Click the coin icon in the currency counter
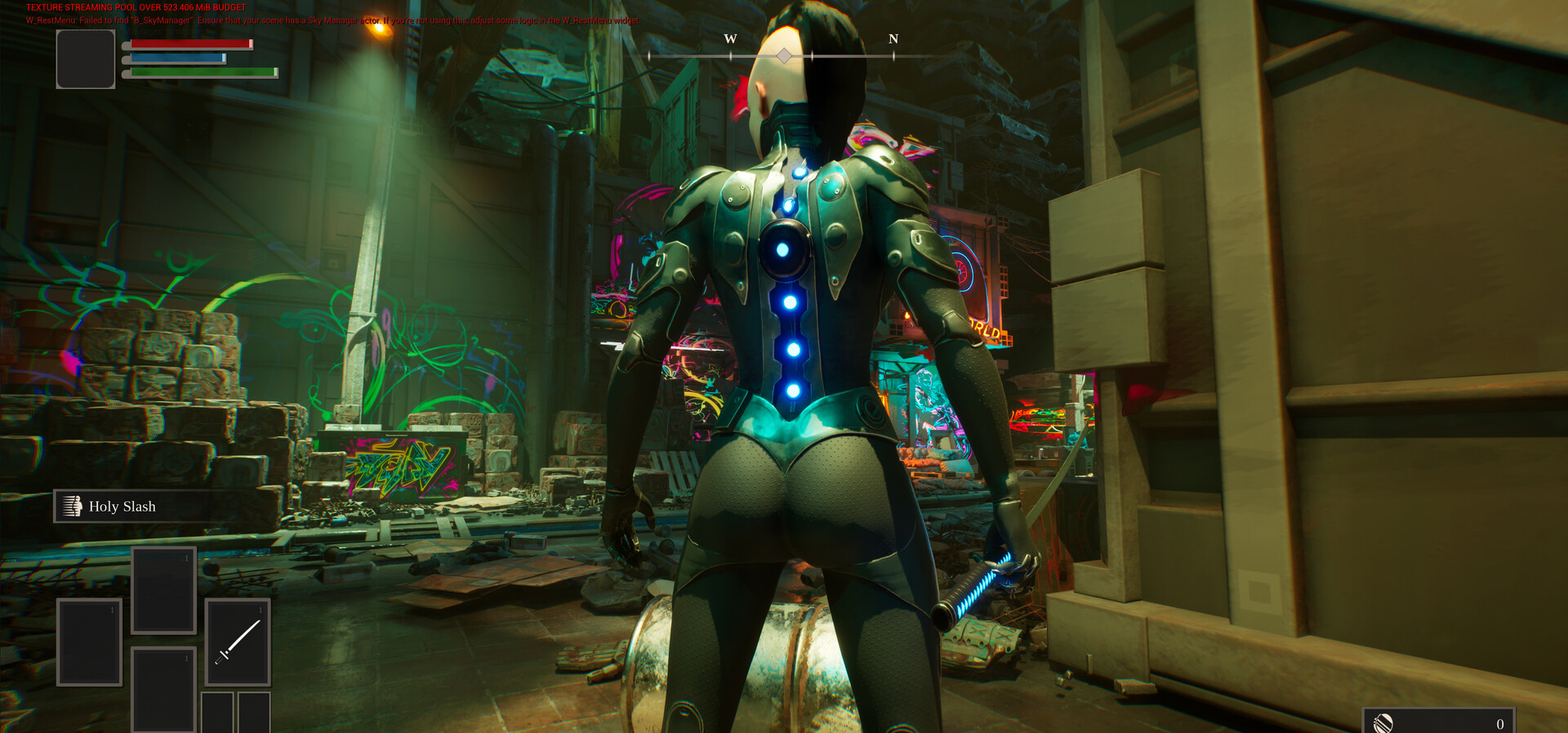The height and width of the screenshot is (733, 1568). click(x=1382, y=722)
